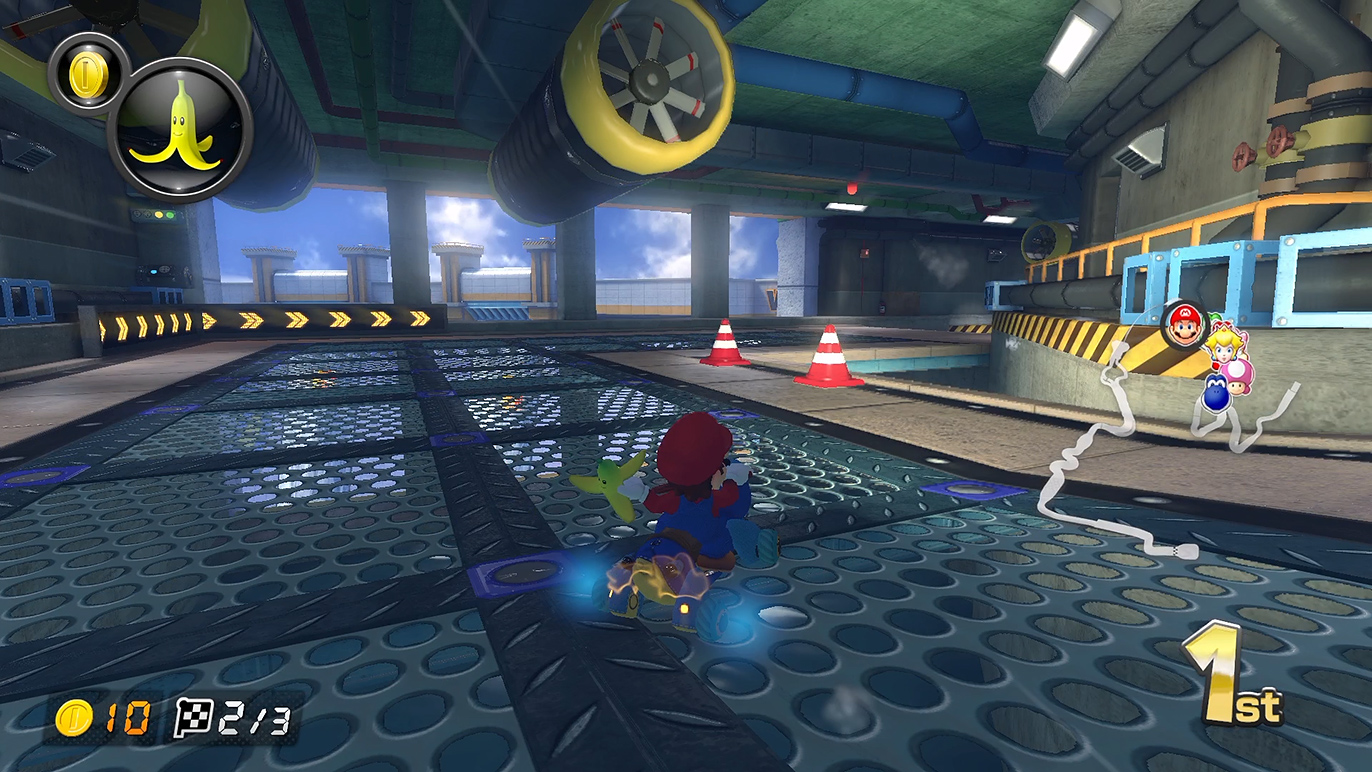This screenshot has height=772, width=1372.
Task: Click Mario's head marker on the minimap
Action: (1187, 325)
